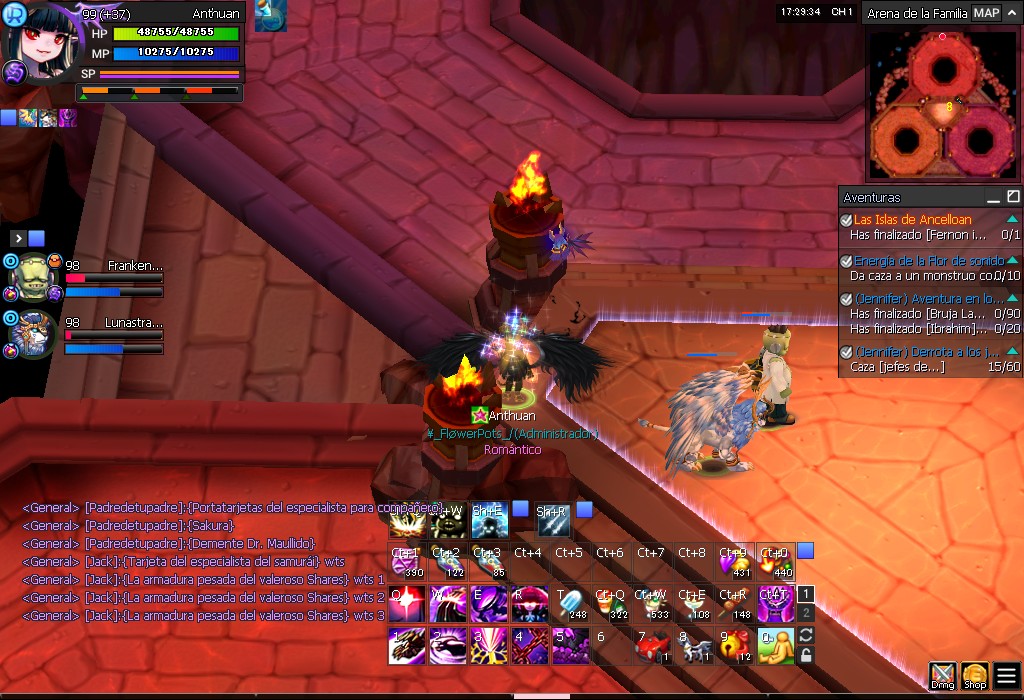The width and height of the screenshot is (1024, 700).
Task: Select party member Franken portrait
Action: [x=29, y=277]
